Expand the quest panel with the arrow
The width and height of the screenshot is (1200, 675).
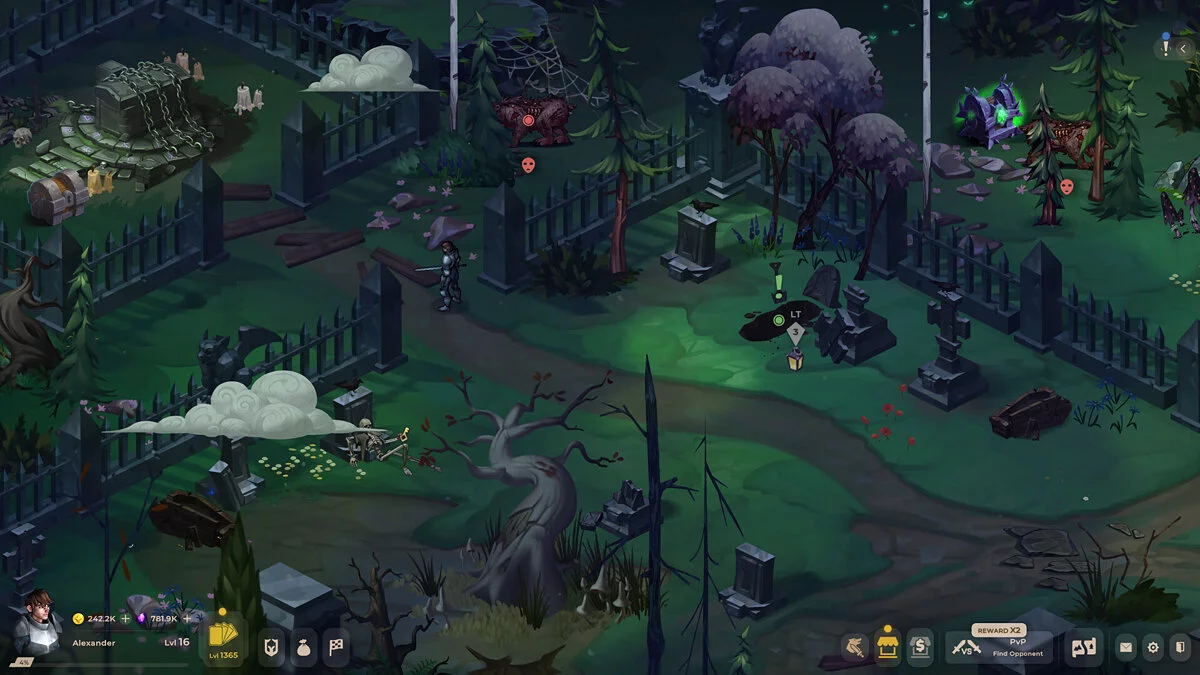pyautogui.click(x=1185, y=49)
